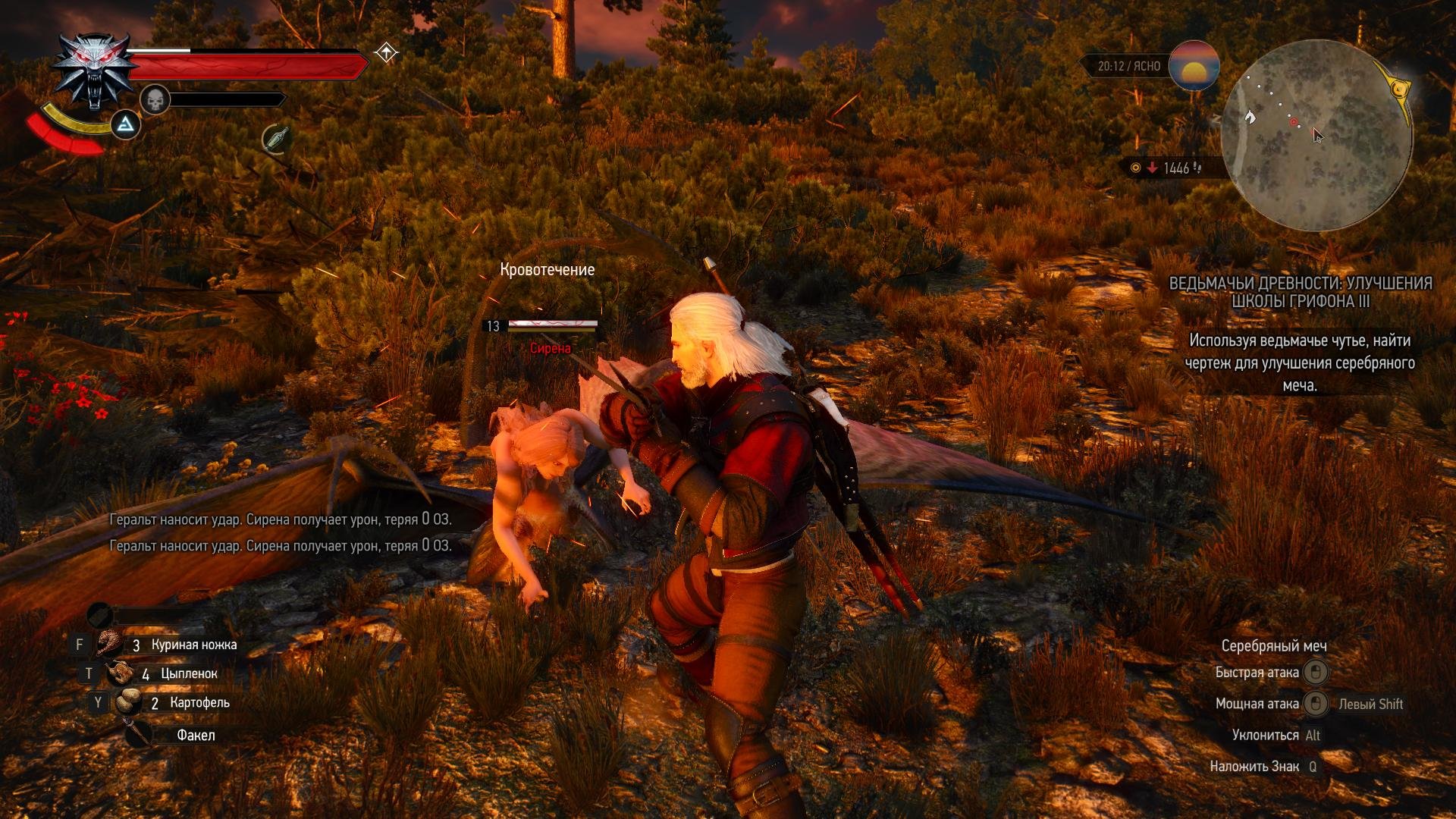Choose the Potato (Картофель) quick slot
Screen dimensions: 1456x819
point(127,702)
